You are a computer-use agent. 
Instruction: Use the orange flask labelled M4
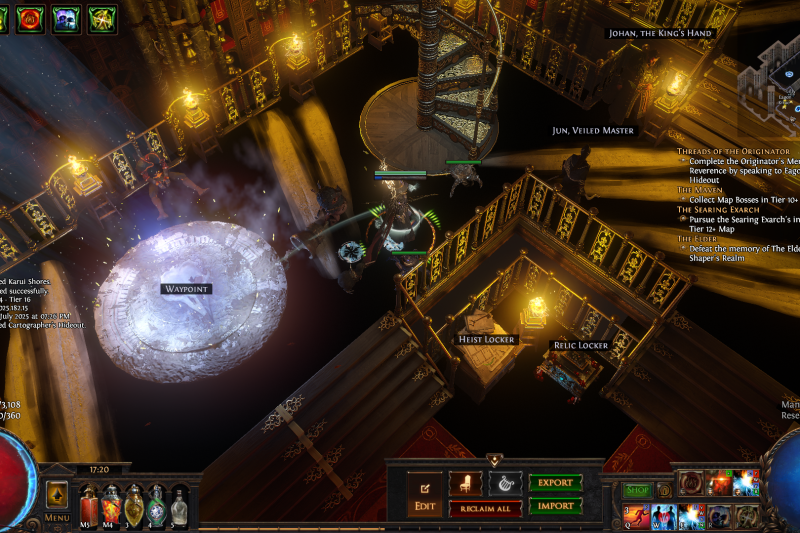(111, 504)
